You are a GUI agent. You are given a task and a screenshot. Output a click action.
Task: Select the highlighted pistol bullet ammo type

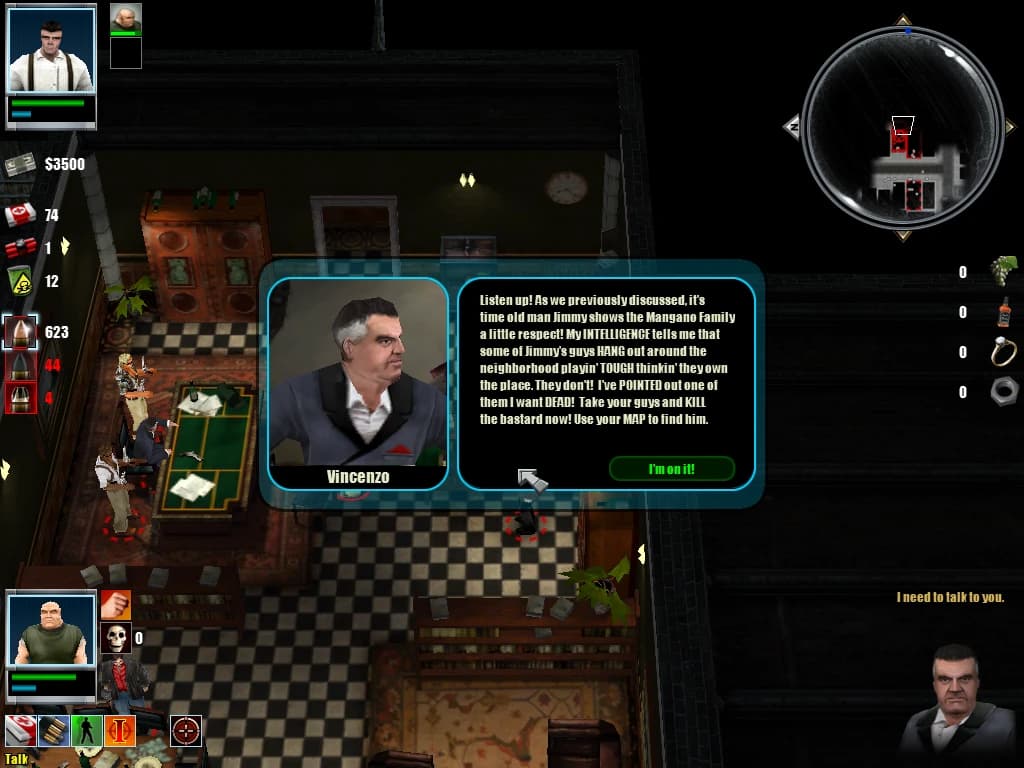20,332
